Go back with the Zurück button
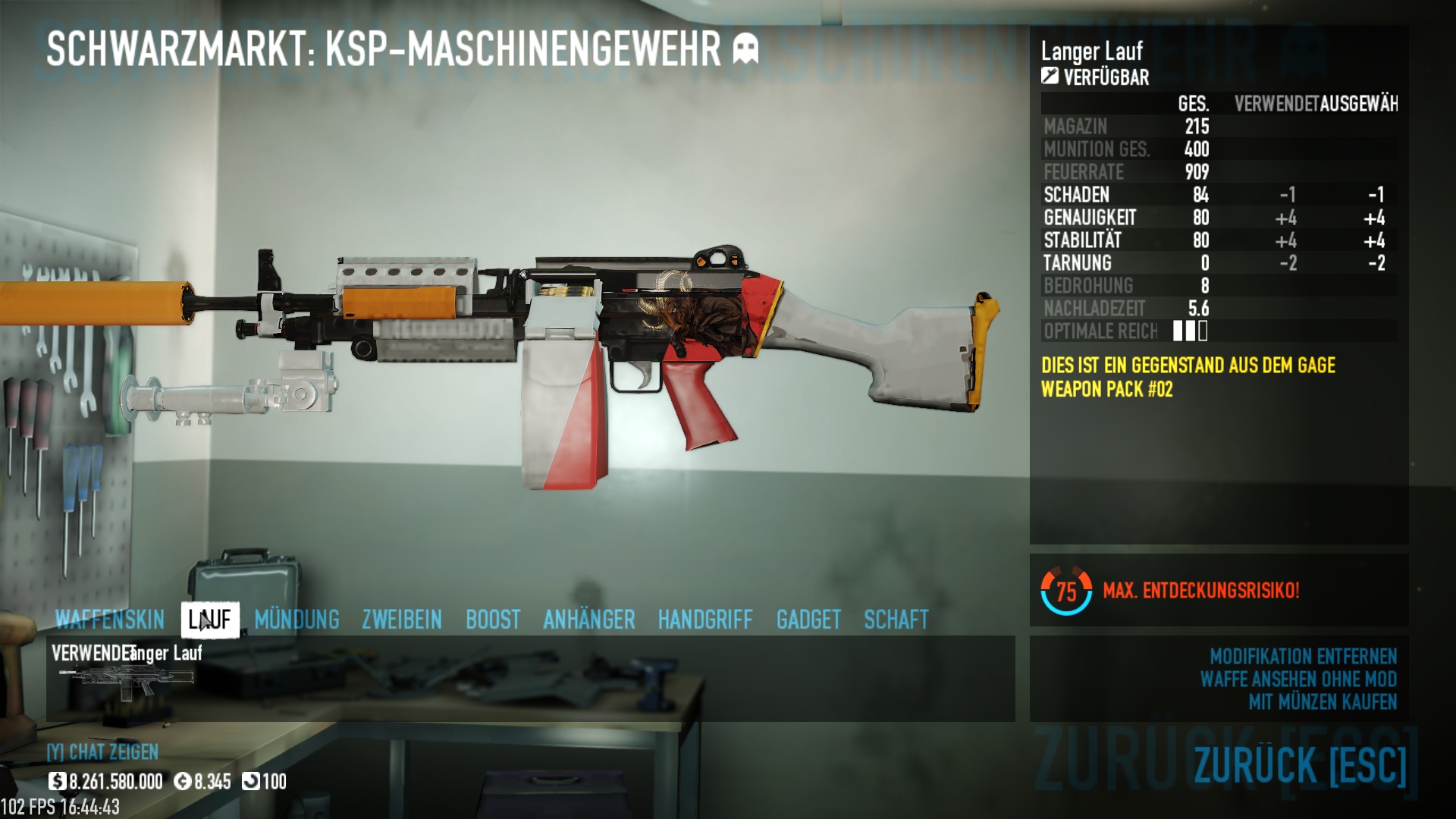This screenshot has width=1456, height=819. click(1300, 764)
